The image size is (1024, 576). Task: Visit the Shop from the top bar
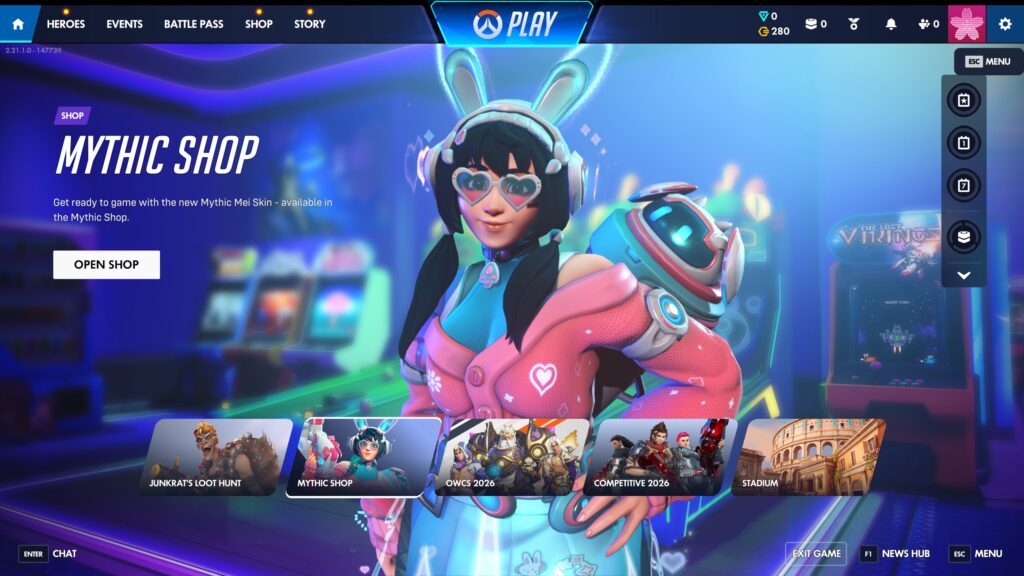(x=258, y=24)
